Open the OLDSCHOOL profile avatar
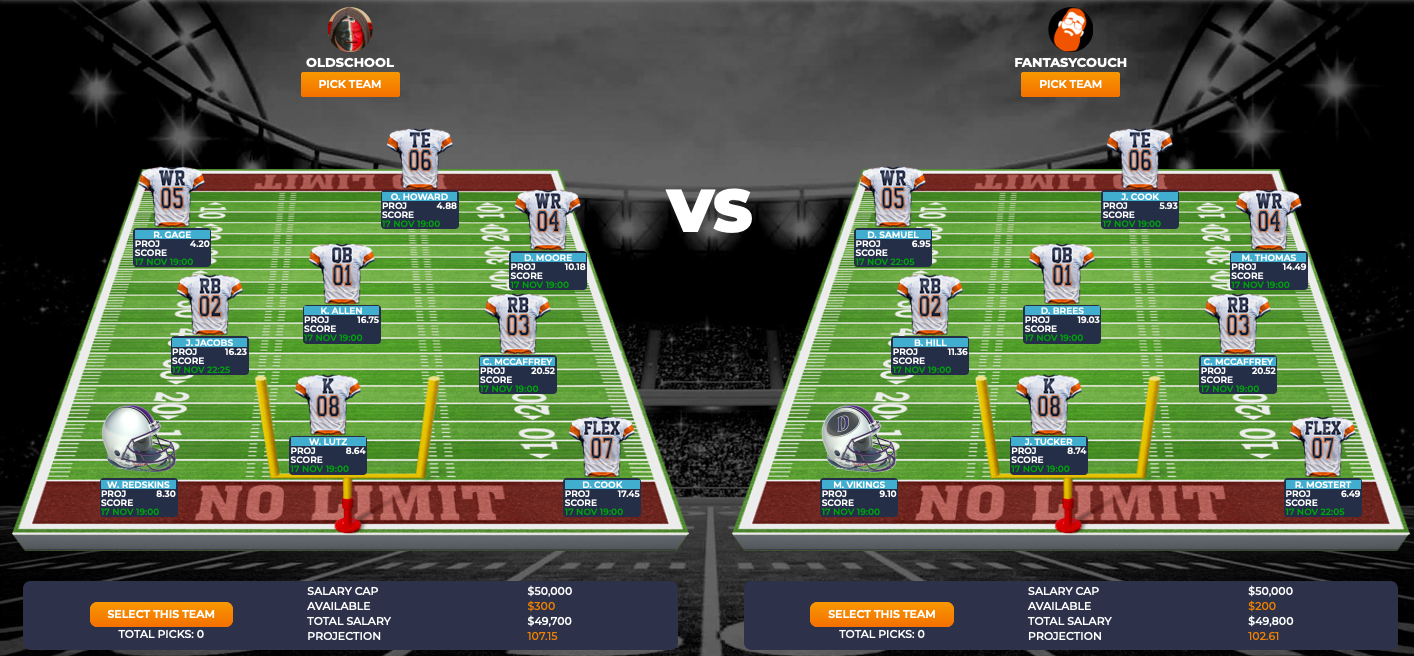Image resolution: width=1414 pixels, height=656 pixels. point(350,29)
